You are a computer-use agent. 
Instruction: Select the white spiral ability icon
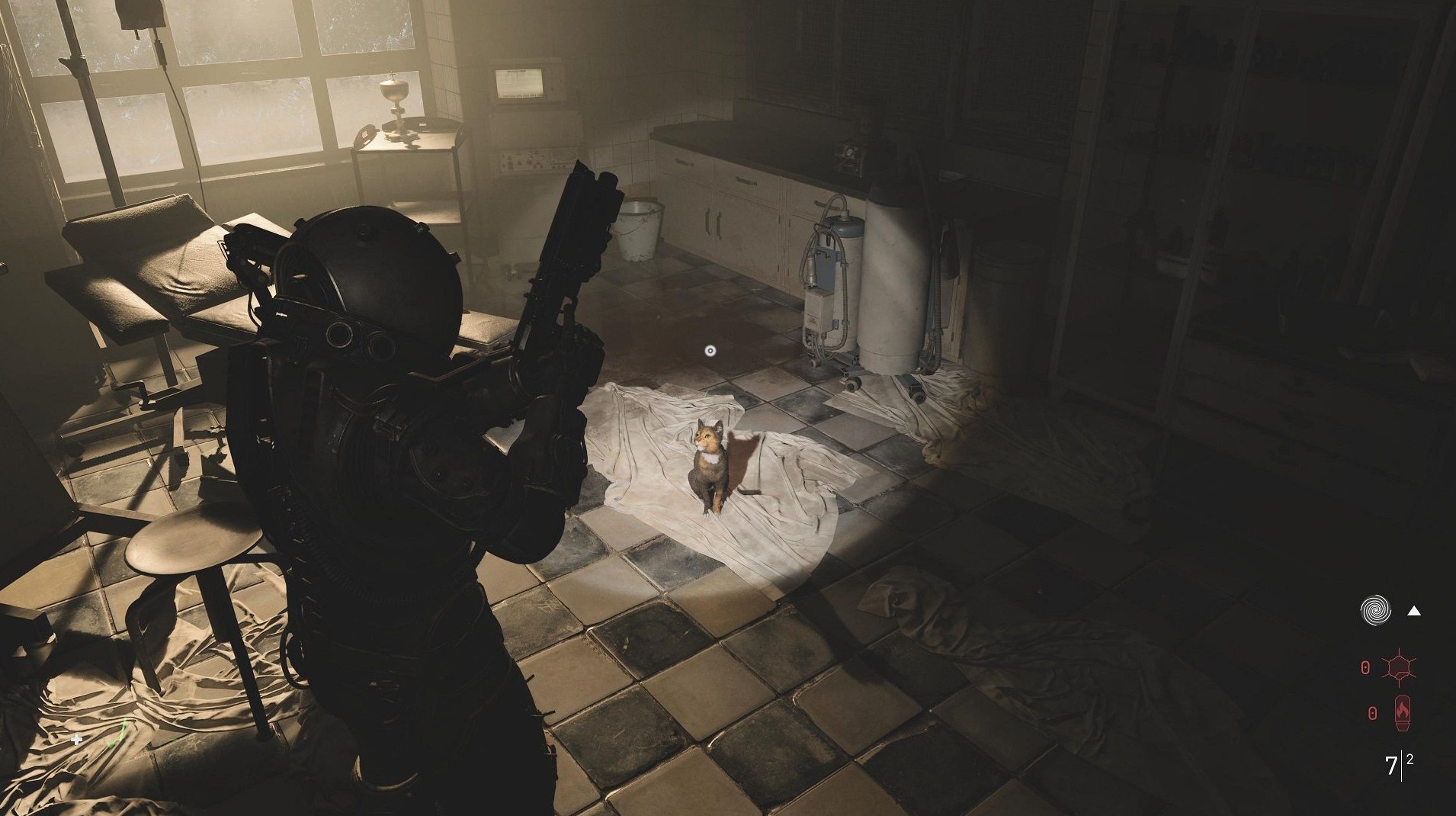click(x=1375, y=610)
